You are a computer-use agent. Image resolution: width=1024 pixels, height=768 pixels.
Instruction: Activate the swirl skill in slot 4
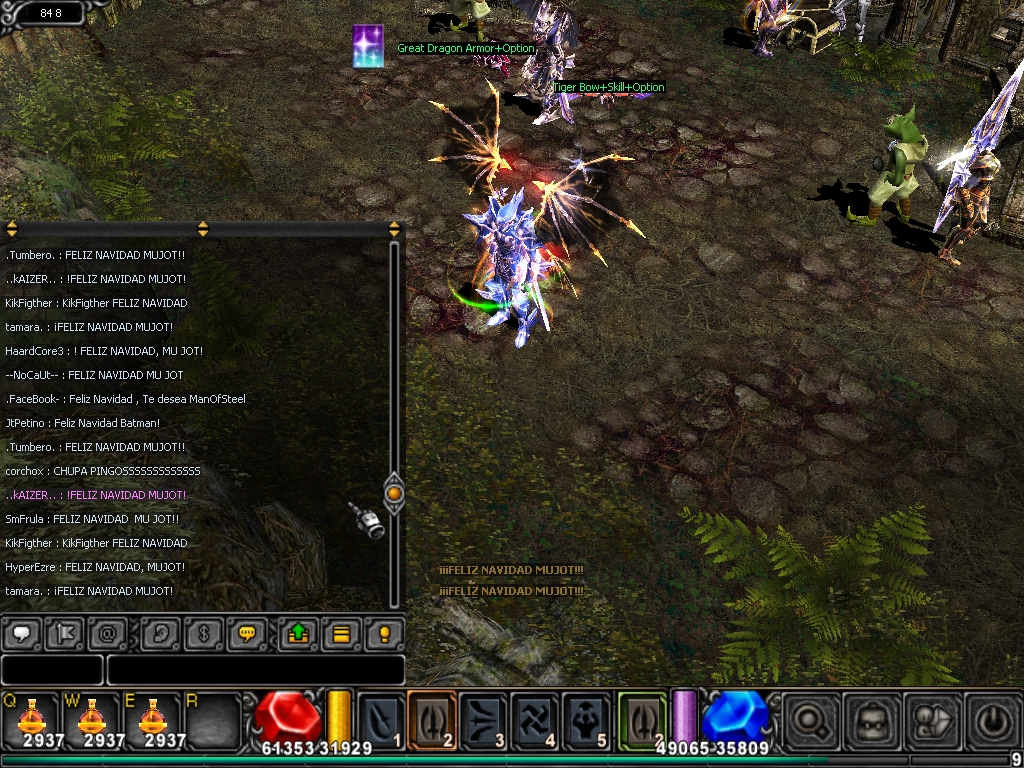click(x=535, y=718)
